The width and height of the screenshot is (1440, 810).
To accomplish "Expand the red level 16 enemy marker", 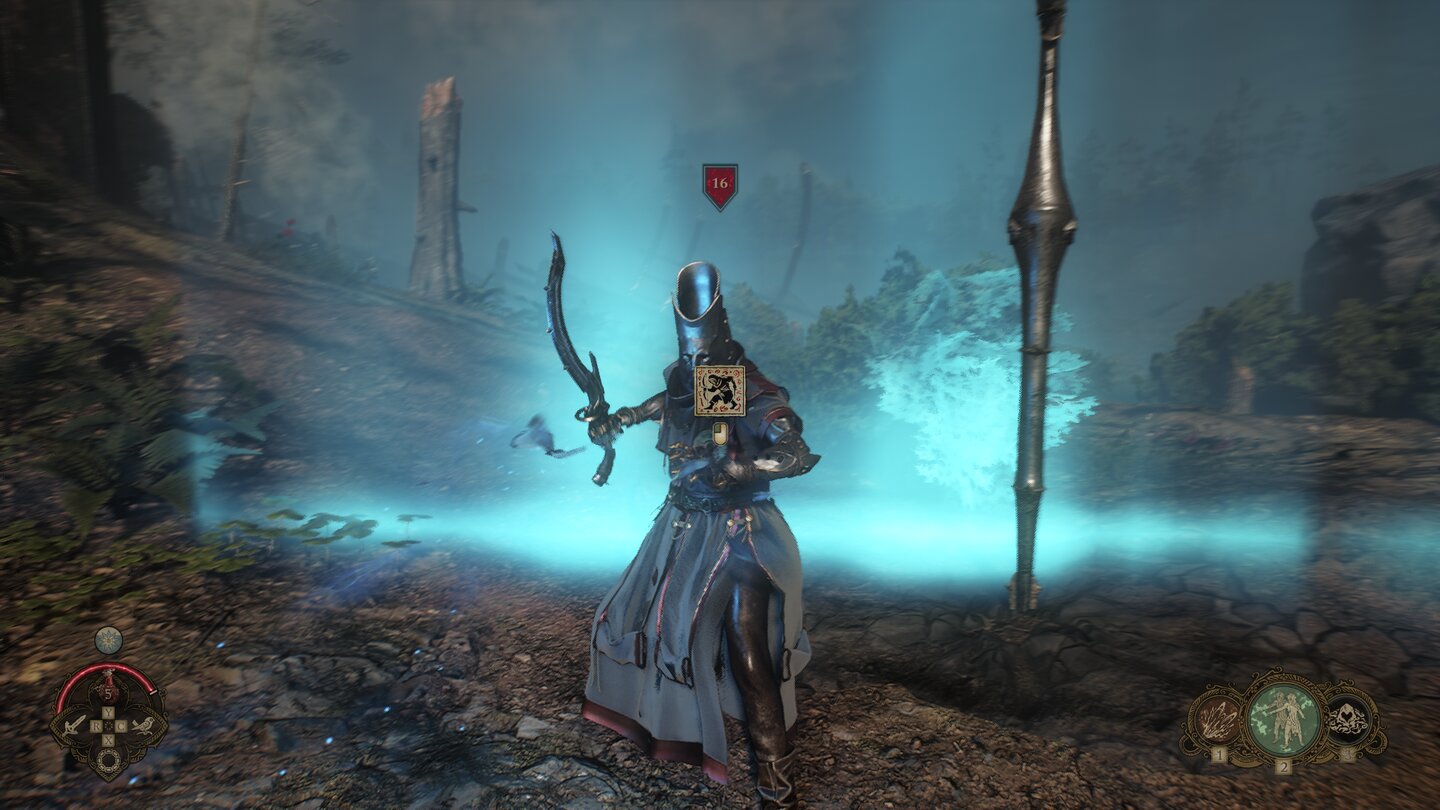I will [x=722, y=185].
